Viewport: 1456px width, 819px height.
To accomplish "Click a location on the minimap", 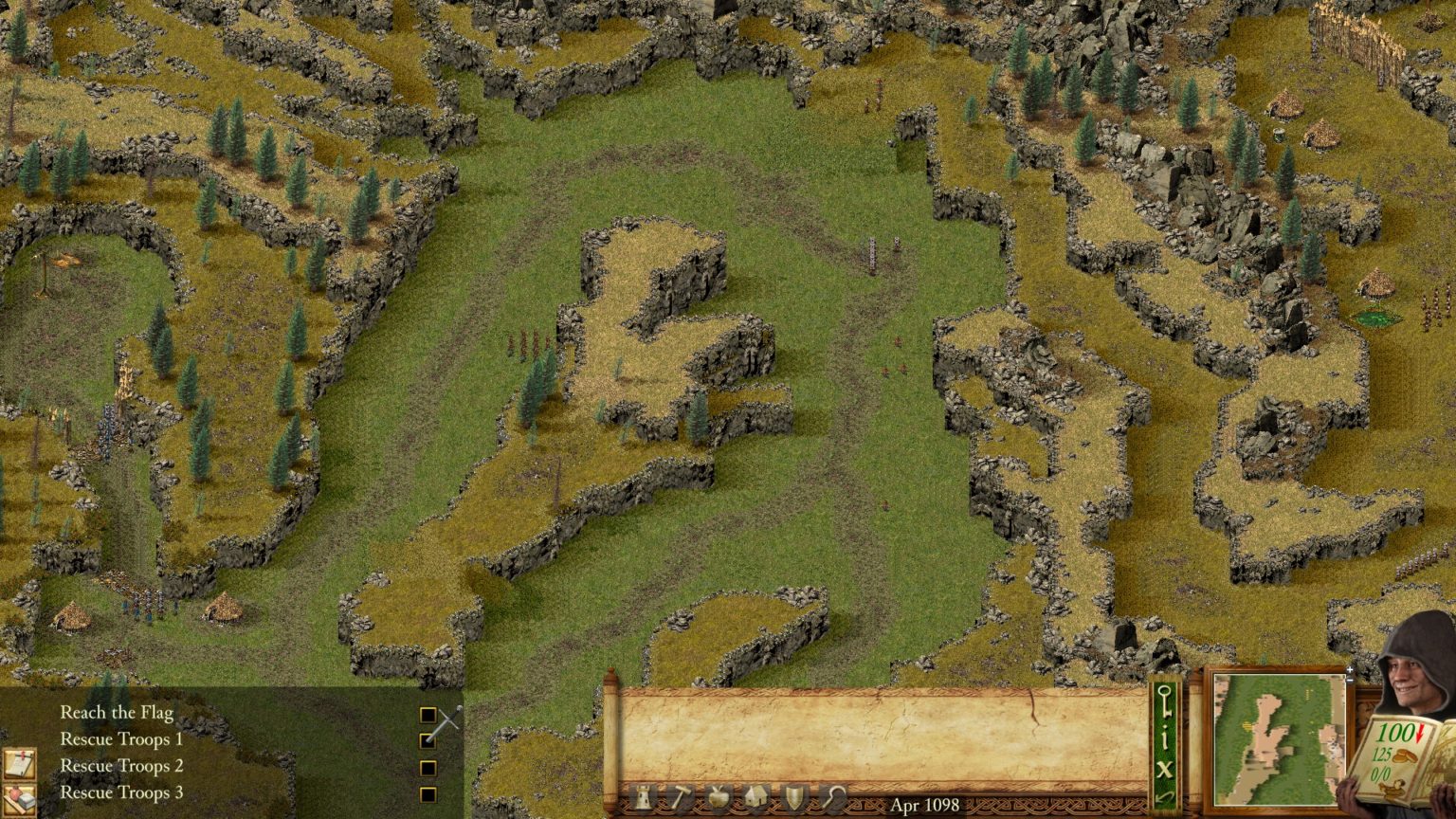I will point(1280,739).
